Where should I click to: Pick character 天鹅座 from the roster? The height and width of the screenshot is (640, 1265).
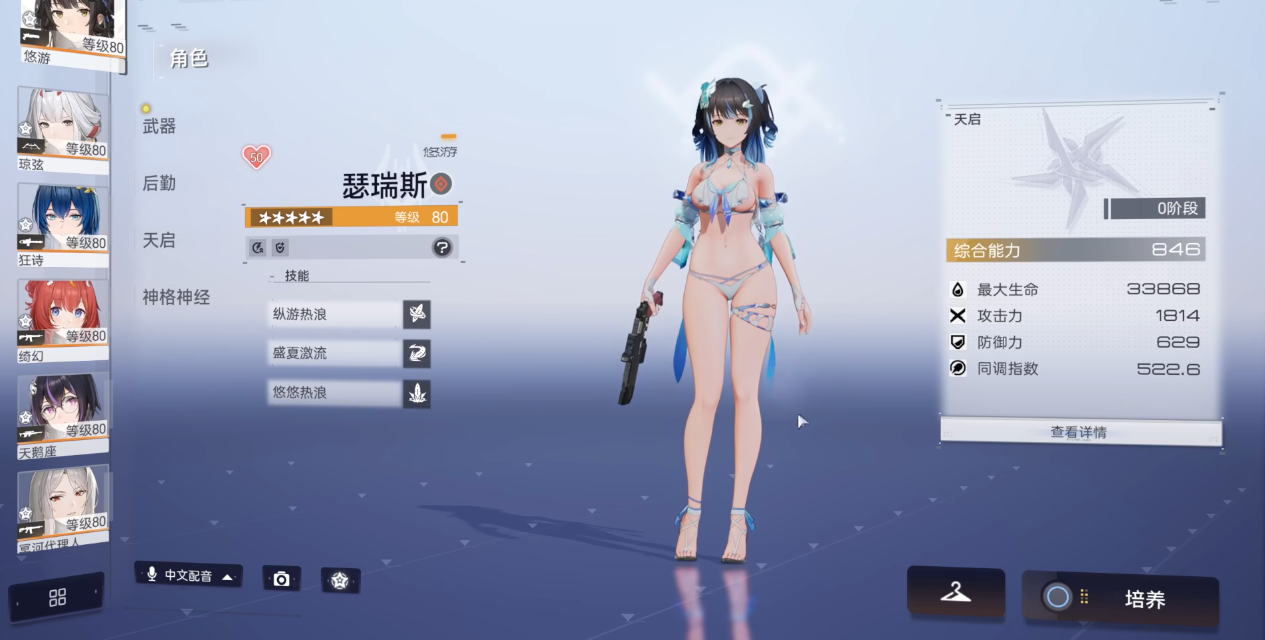[x=63, y=412]
